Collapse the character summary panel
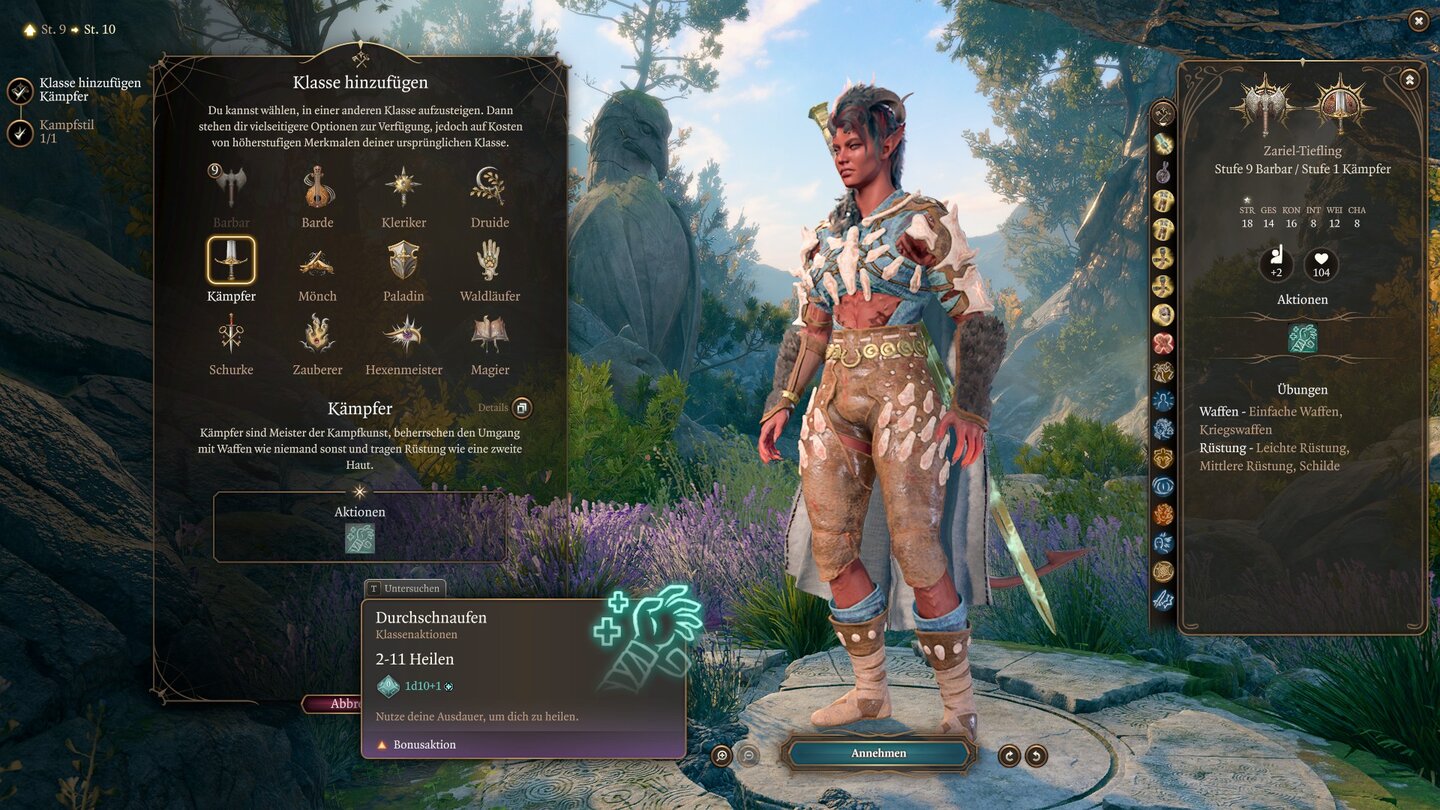 click(1409, 79)
